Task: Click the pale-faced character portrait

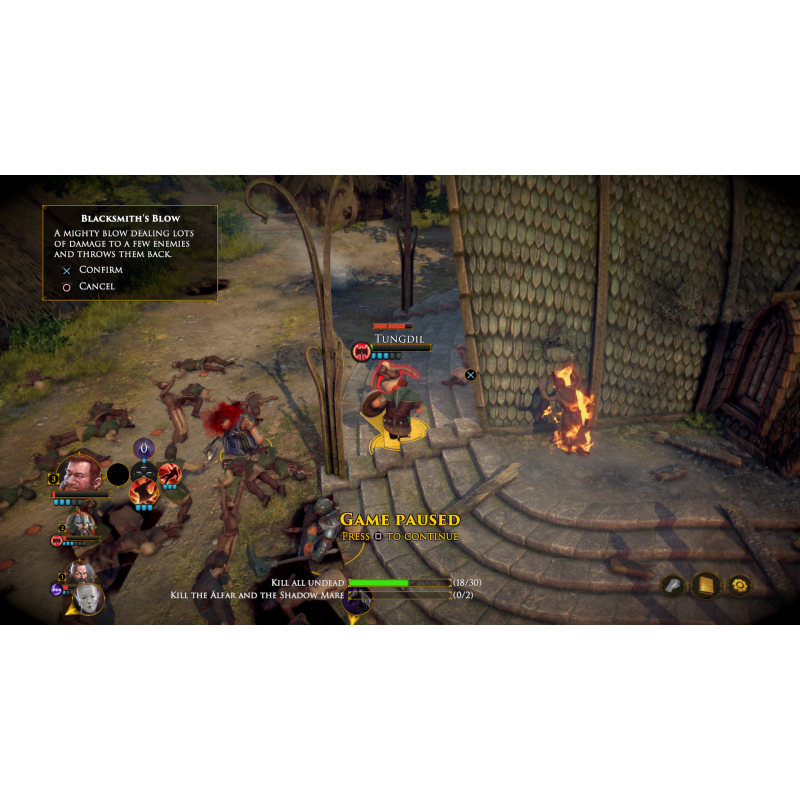Action: click(x=90, y=597)
